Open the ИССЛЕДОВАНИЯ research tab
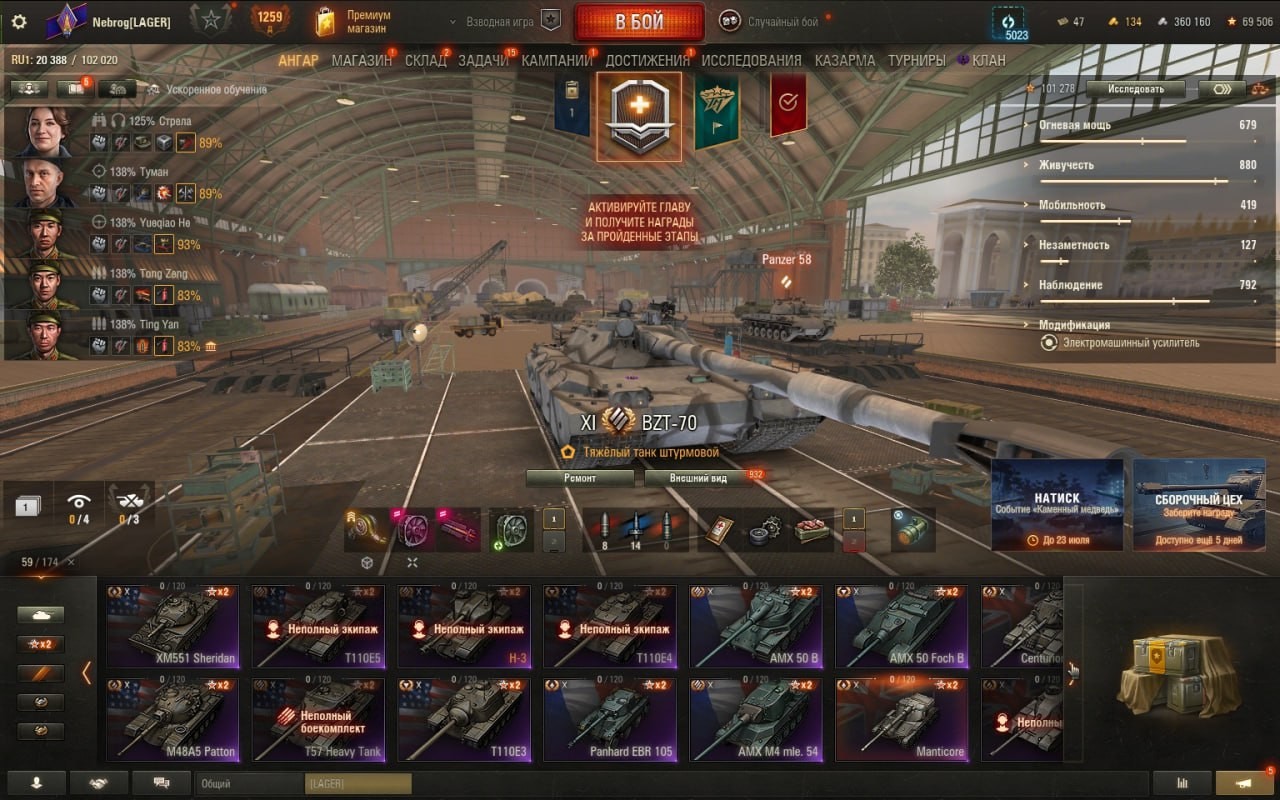1280x800 pixels. pos(751,60)
